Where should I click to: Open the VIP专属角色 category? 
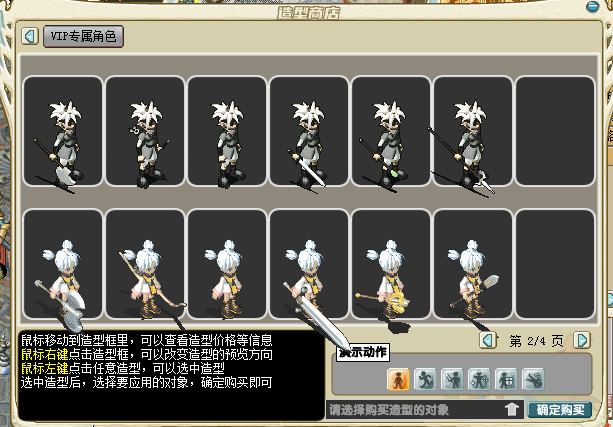point(83,36)
